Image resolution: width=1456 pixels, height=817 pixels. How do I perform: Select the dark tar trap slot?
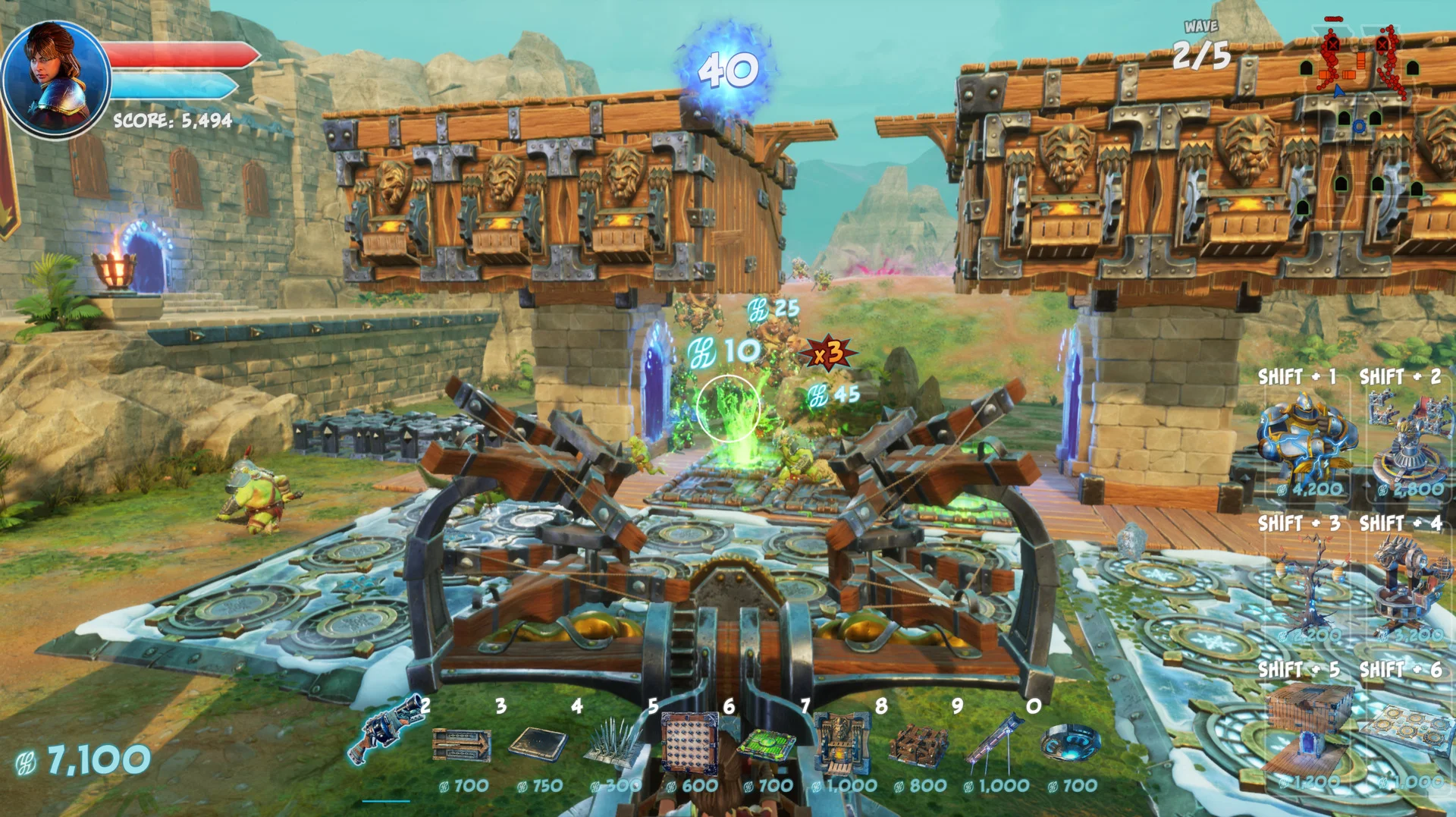click(x=538, y=743)
